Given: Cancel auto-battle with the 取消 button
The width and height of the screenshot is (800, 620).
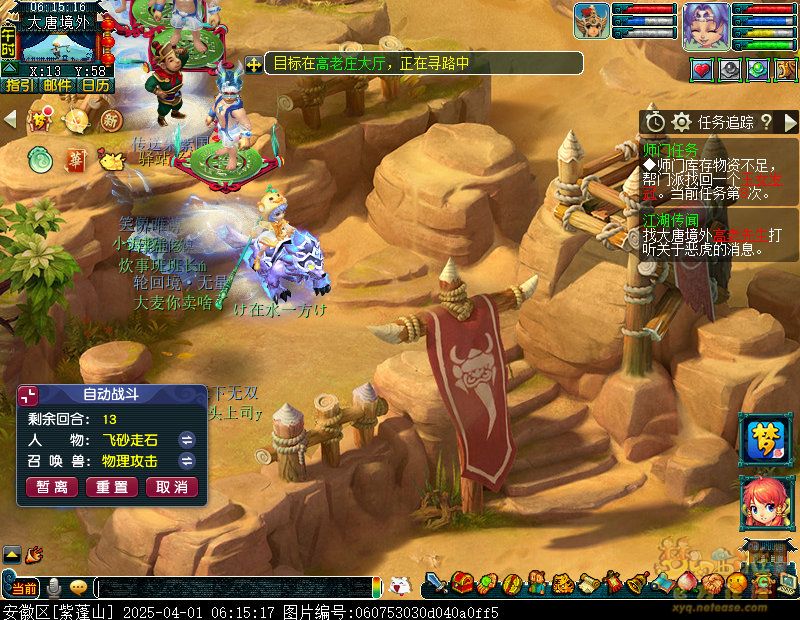Looking at the screenshot, I should point(171,487).
